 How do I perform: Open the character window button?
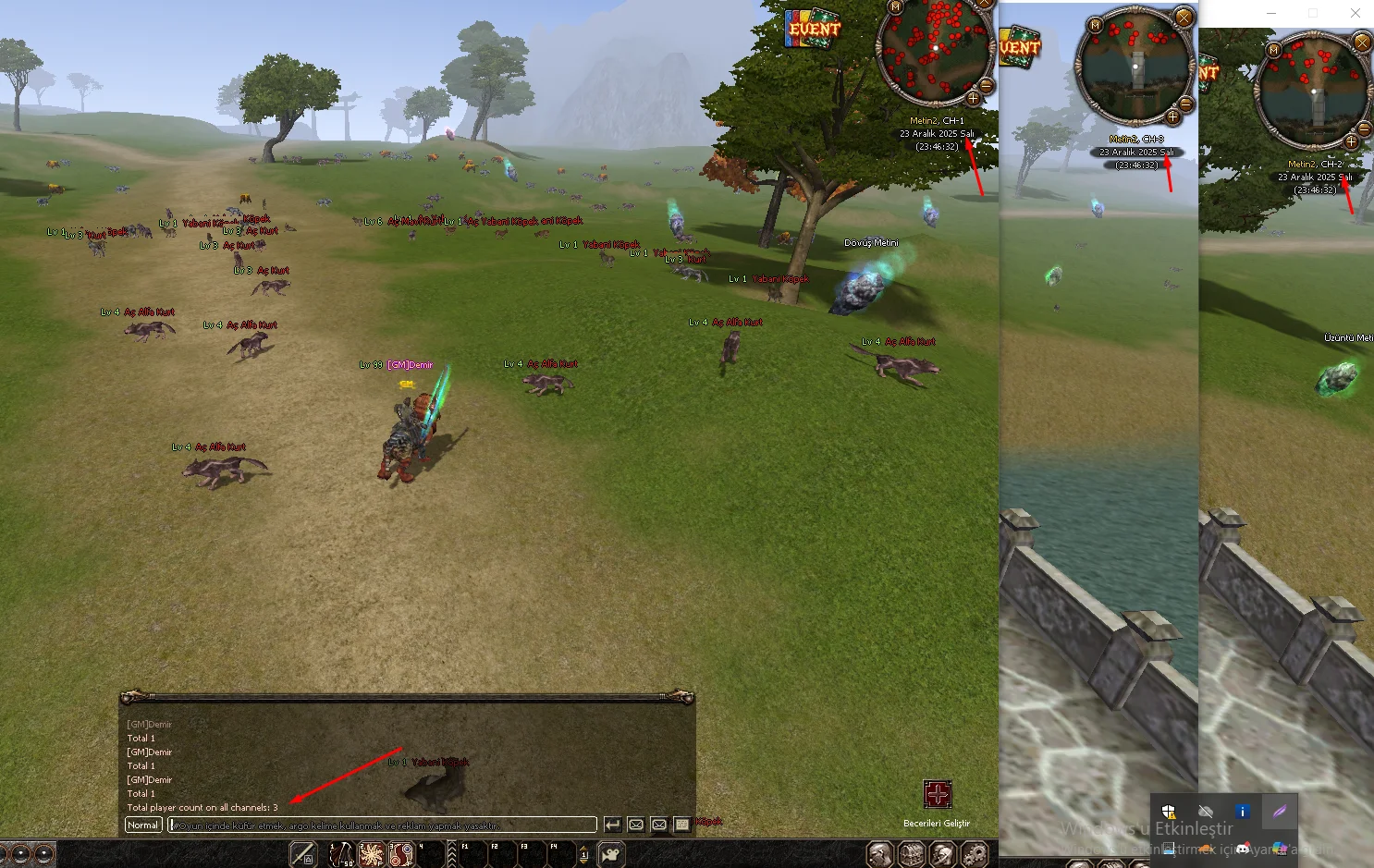tap(880, 854)
